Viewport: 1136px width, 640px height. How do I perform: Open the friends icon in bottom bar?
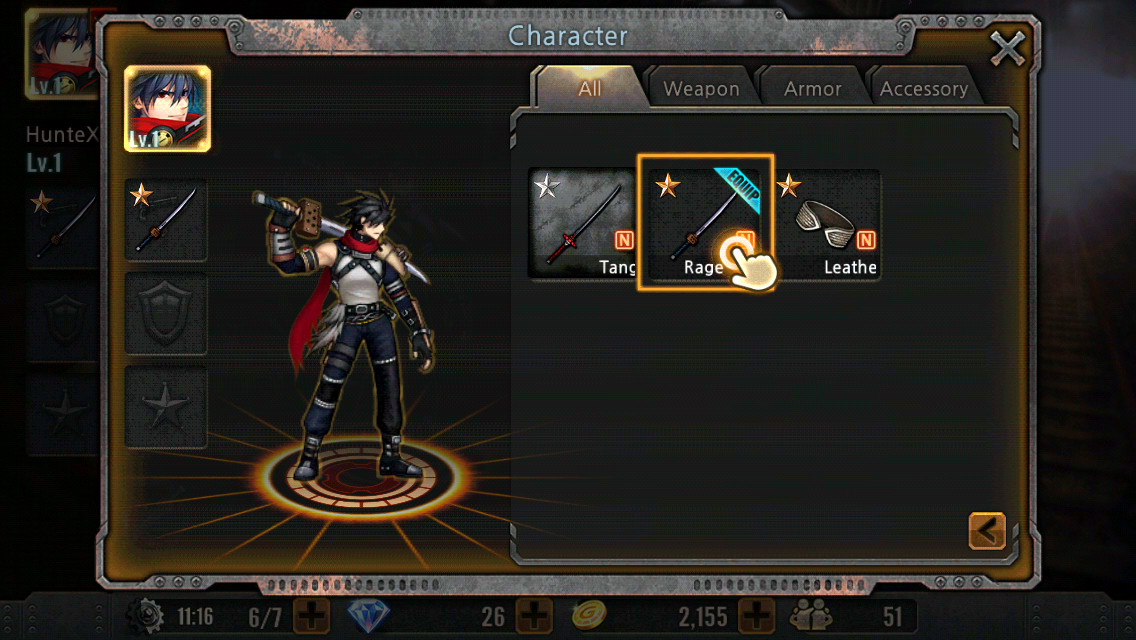coord(809,616)
